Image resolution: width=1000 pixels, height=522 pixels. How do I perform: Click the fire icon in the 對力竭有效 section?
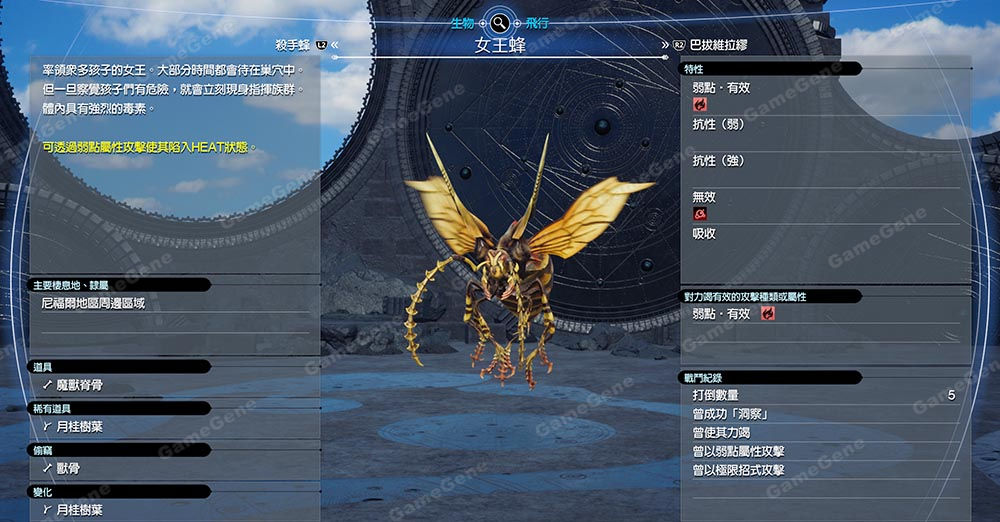point(768,314)
